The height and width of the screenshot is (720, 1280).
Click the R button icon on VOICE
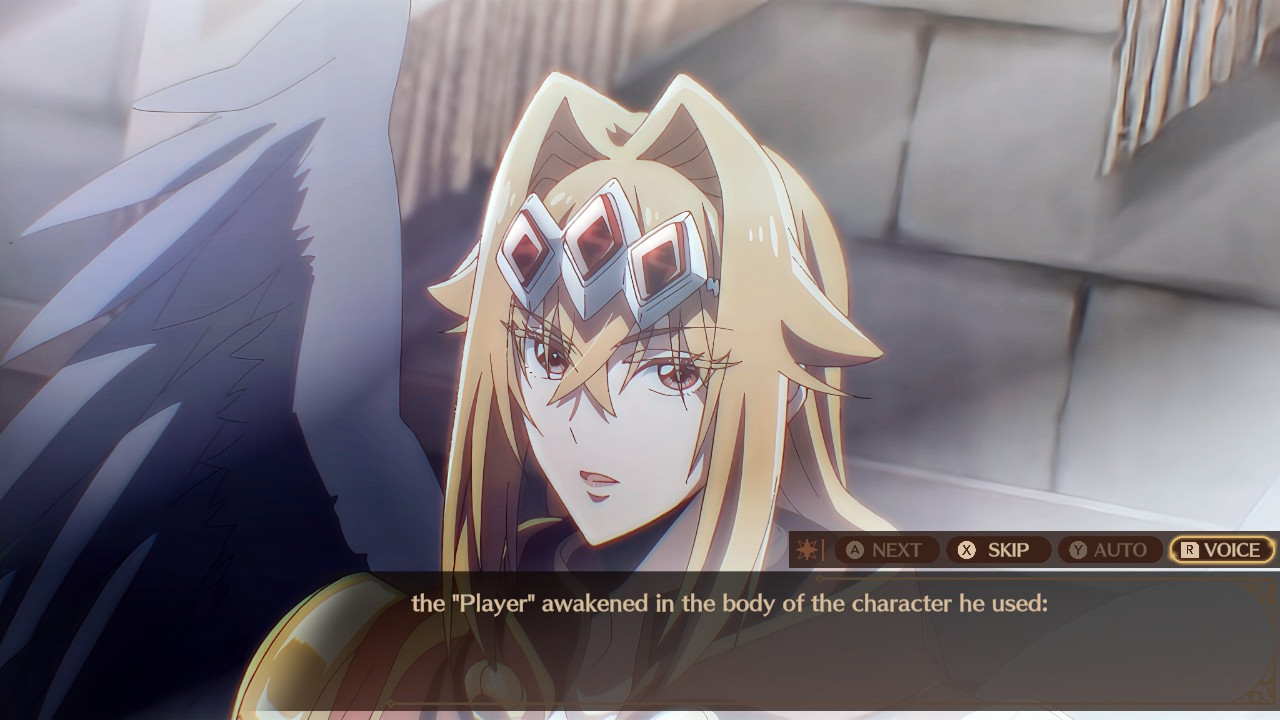(1190, 549)
